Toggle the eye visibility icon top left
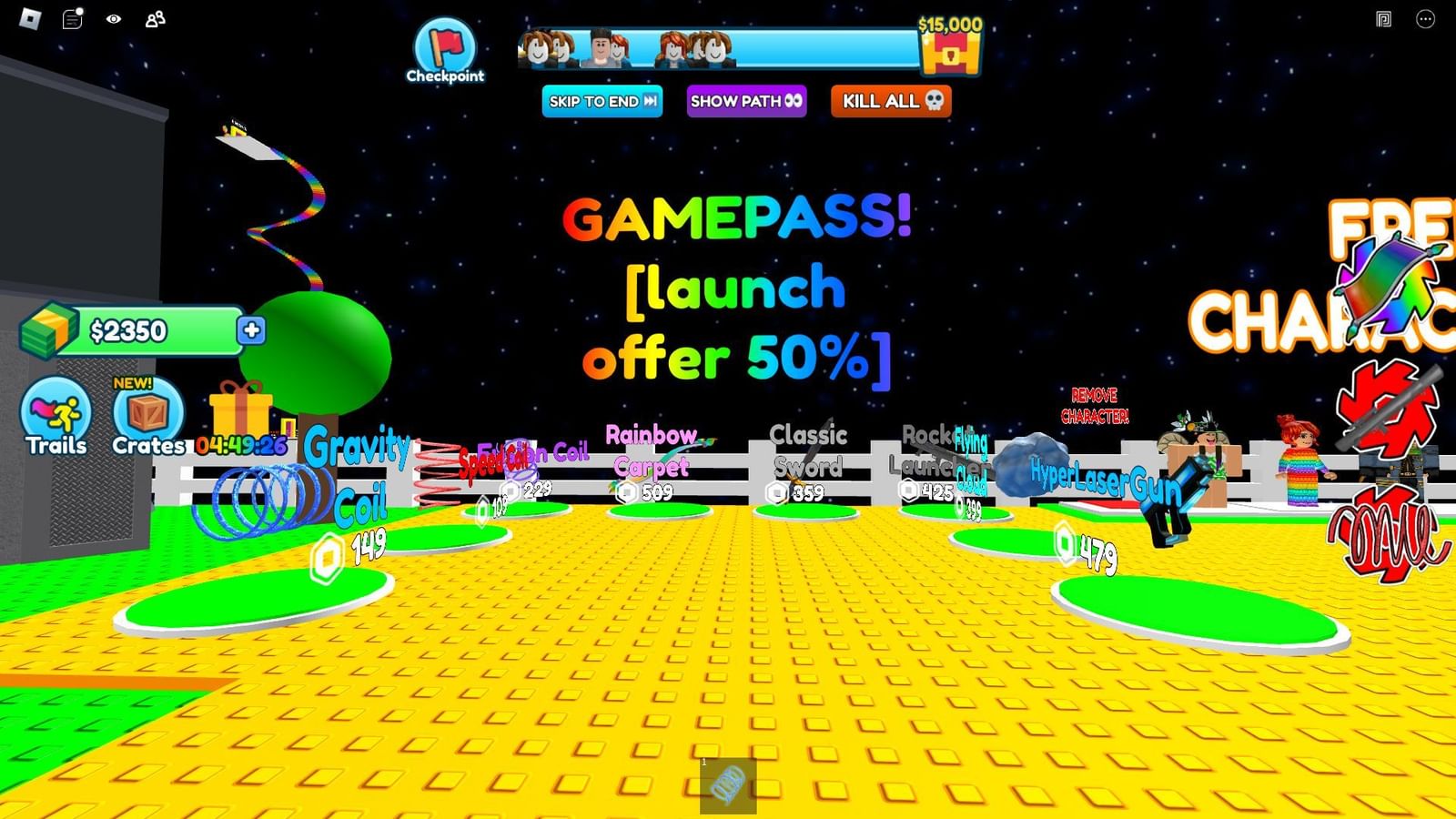 [111, 18]
